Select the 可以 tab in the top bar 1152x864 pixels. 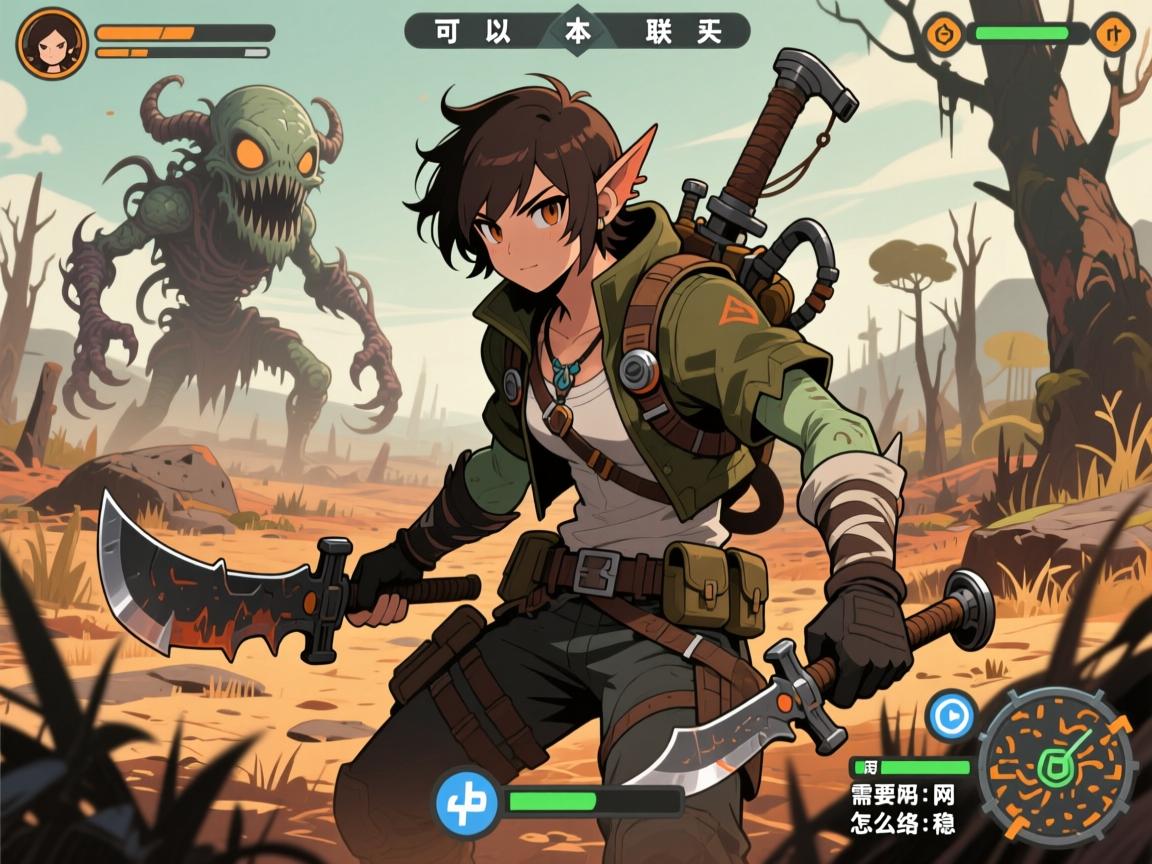coord(472,31)
